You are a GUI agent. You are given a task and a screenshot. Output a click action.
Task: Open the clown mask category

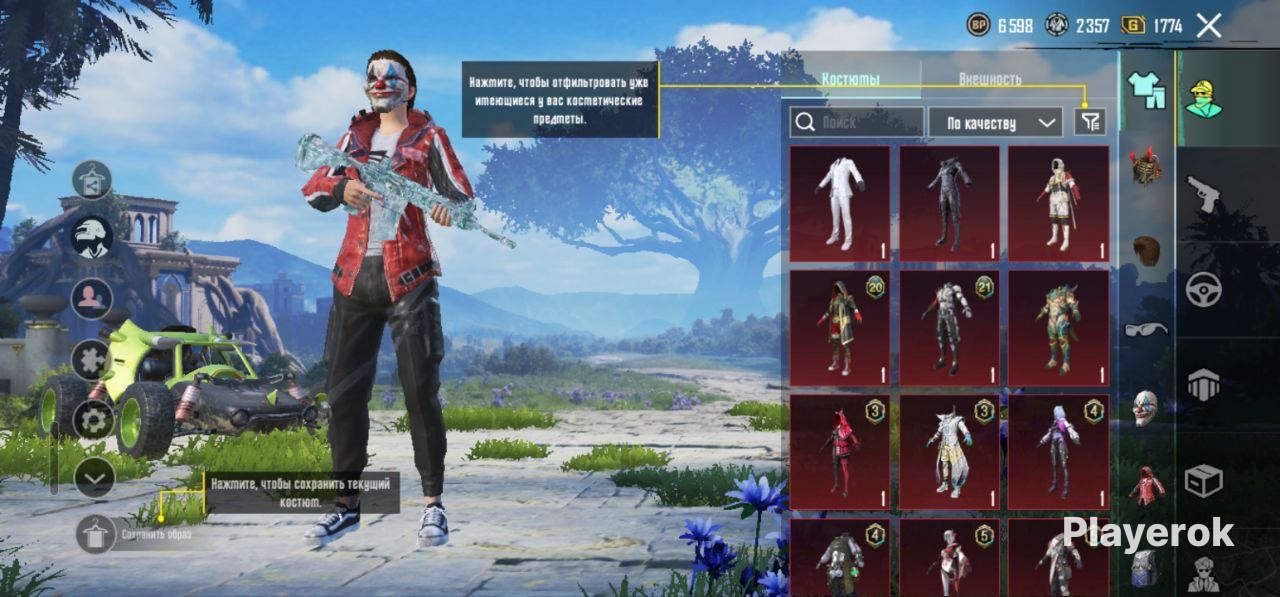(1146, 407)
